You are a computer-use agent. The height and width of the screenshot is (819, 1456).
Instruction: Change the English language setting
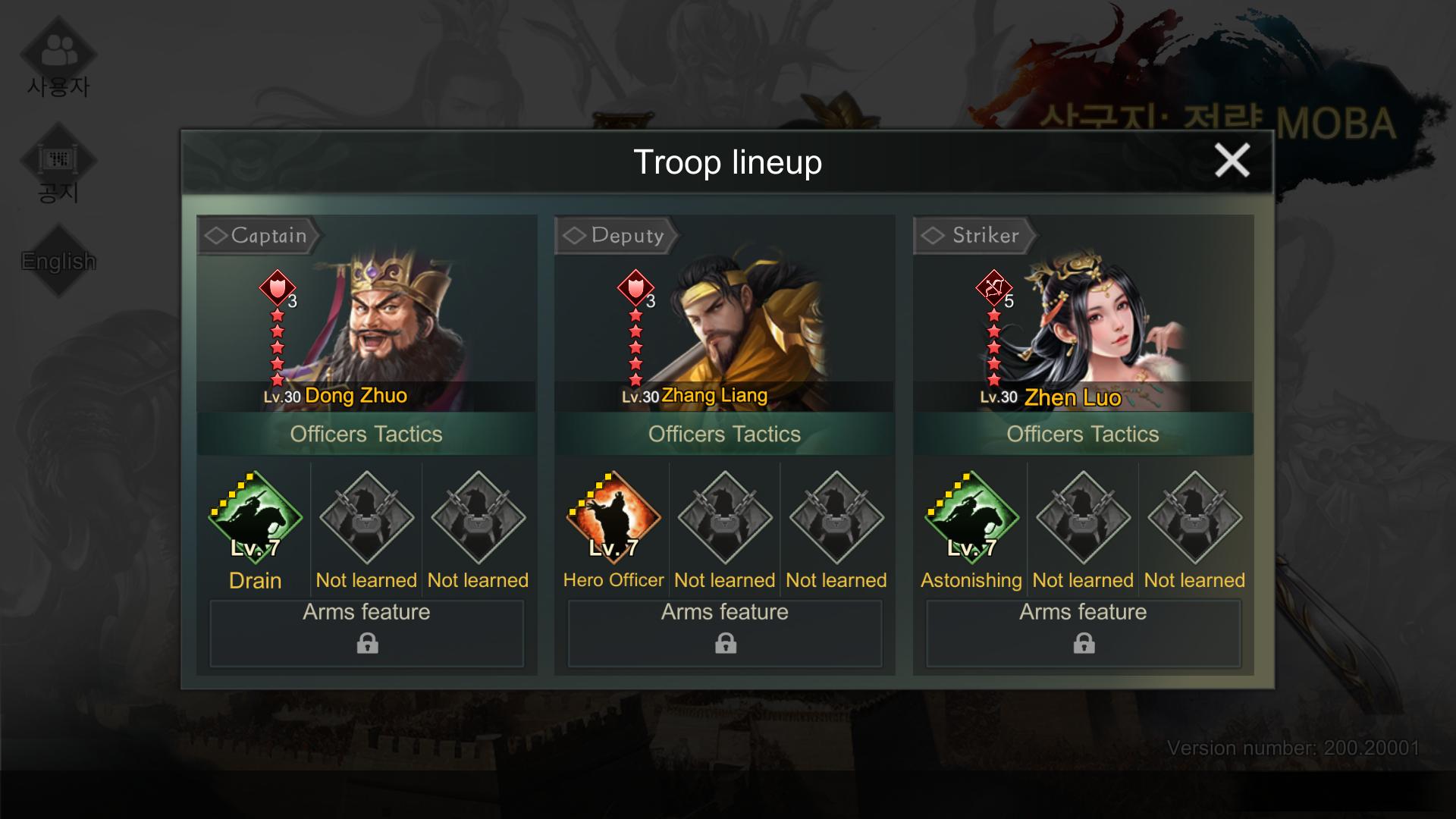click(58, 261)
